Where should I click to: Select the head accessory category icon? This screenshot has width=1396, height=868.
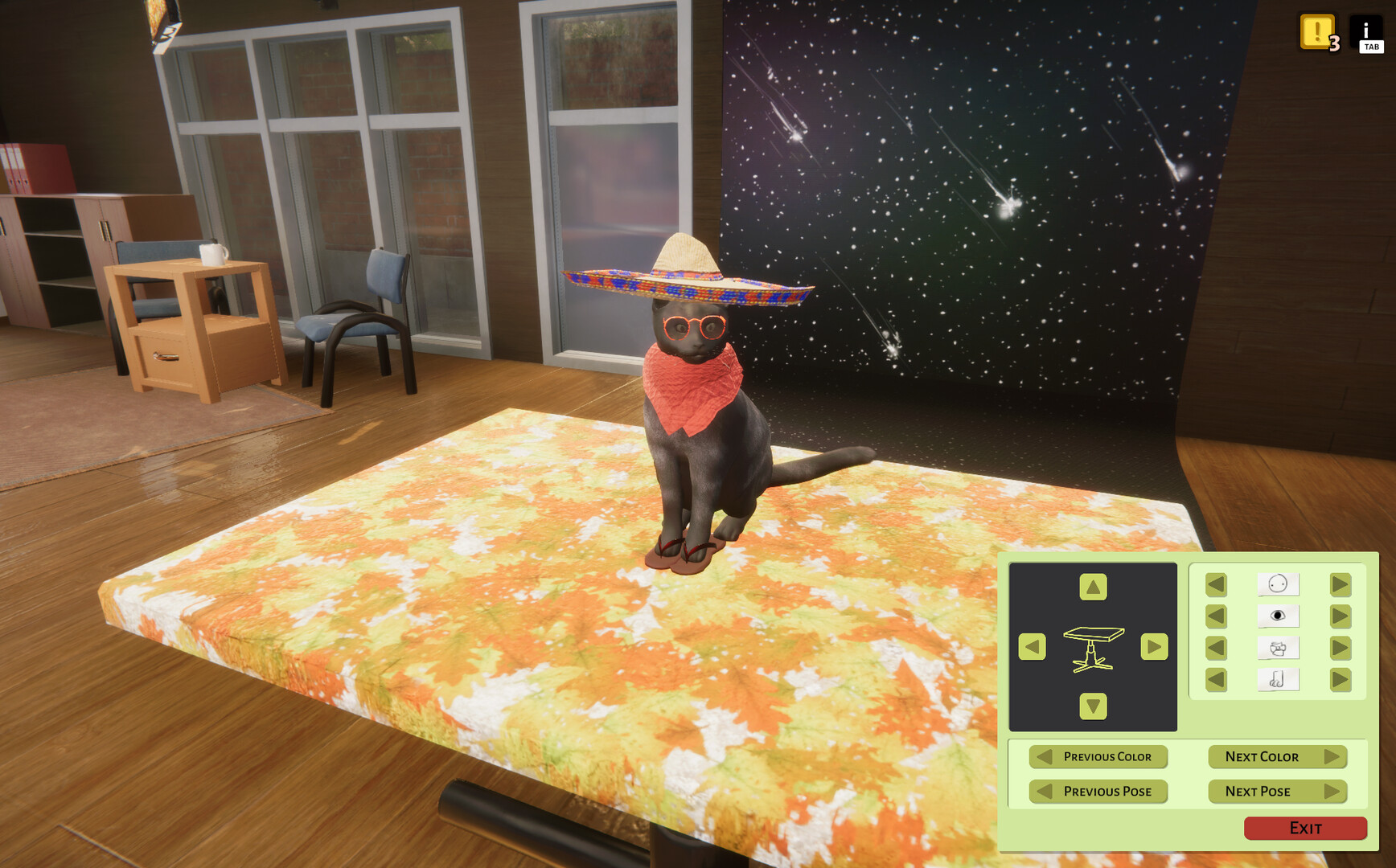(x=1279, y=584)
